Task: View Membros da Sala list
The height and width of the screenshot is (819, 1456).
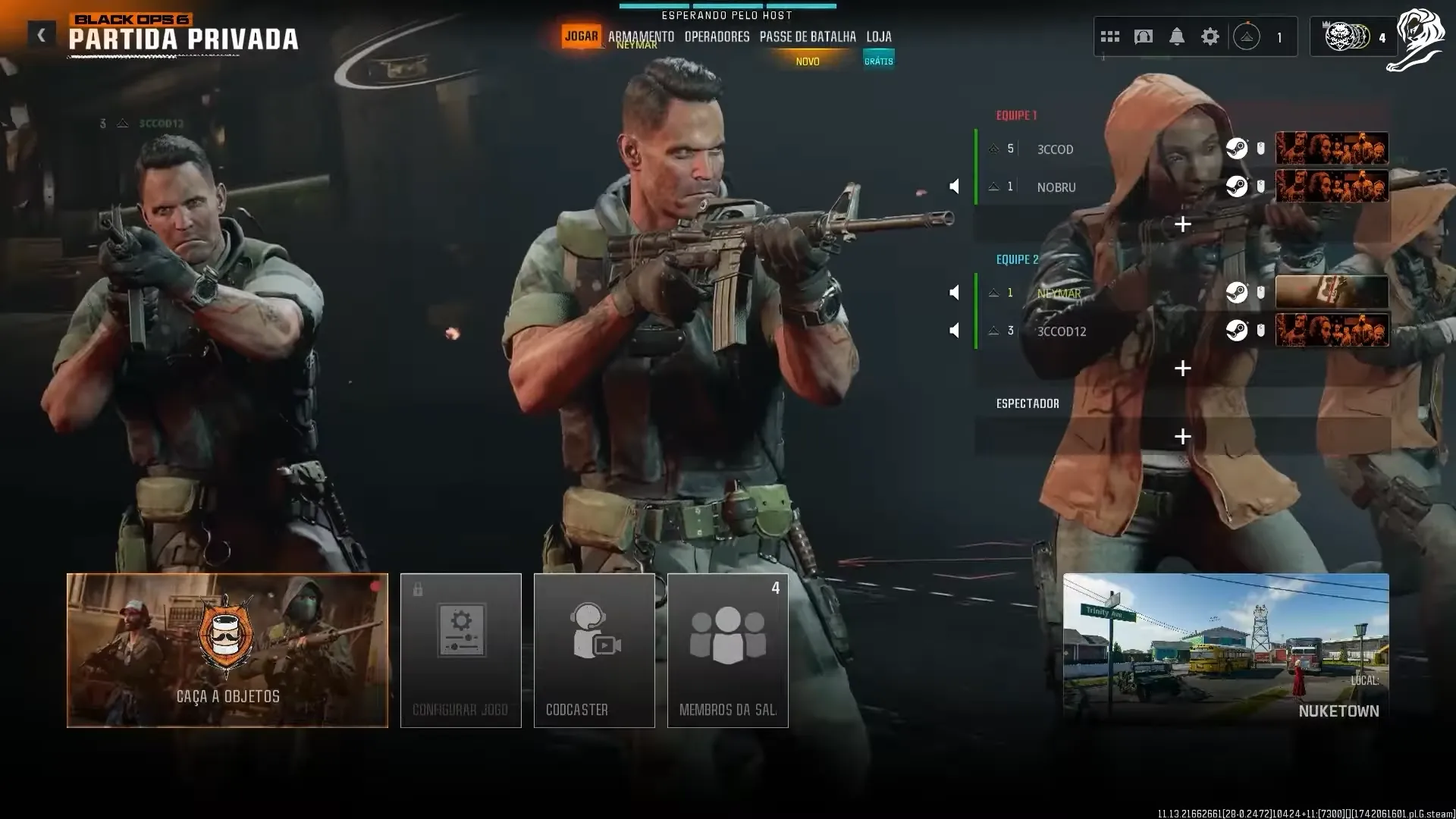Action: point(727,650)
